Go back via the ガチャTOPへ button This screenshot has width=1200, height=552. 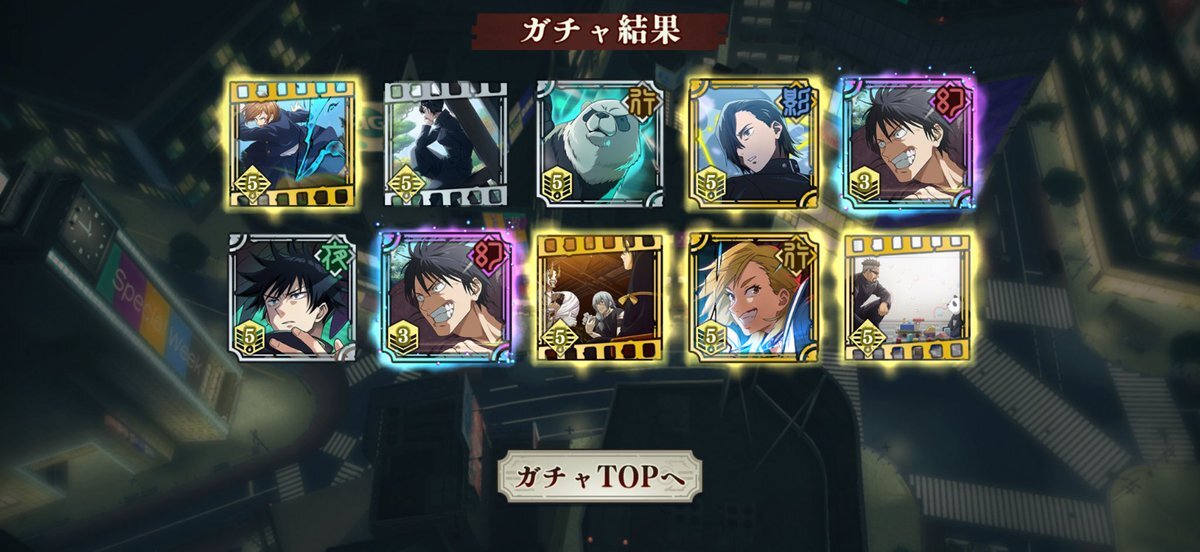tap(599, 478)
